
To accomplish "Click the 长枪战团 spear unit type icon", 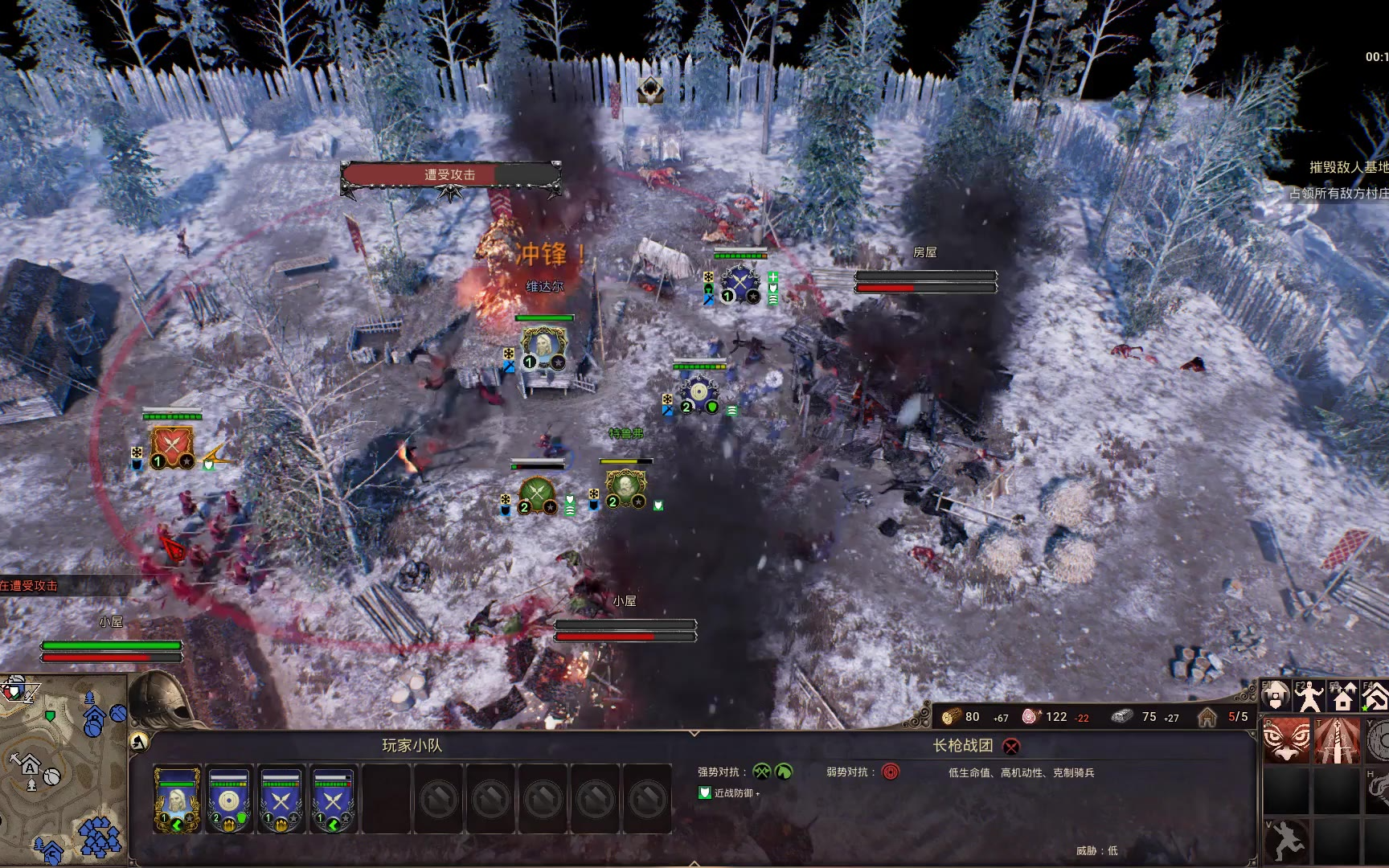I will (1011, 747).
